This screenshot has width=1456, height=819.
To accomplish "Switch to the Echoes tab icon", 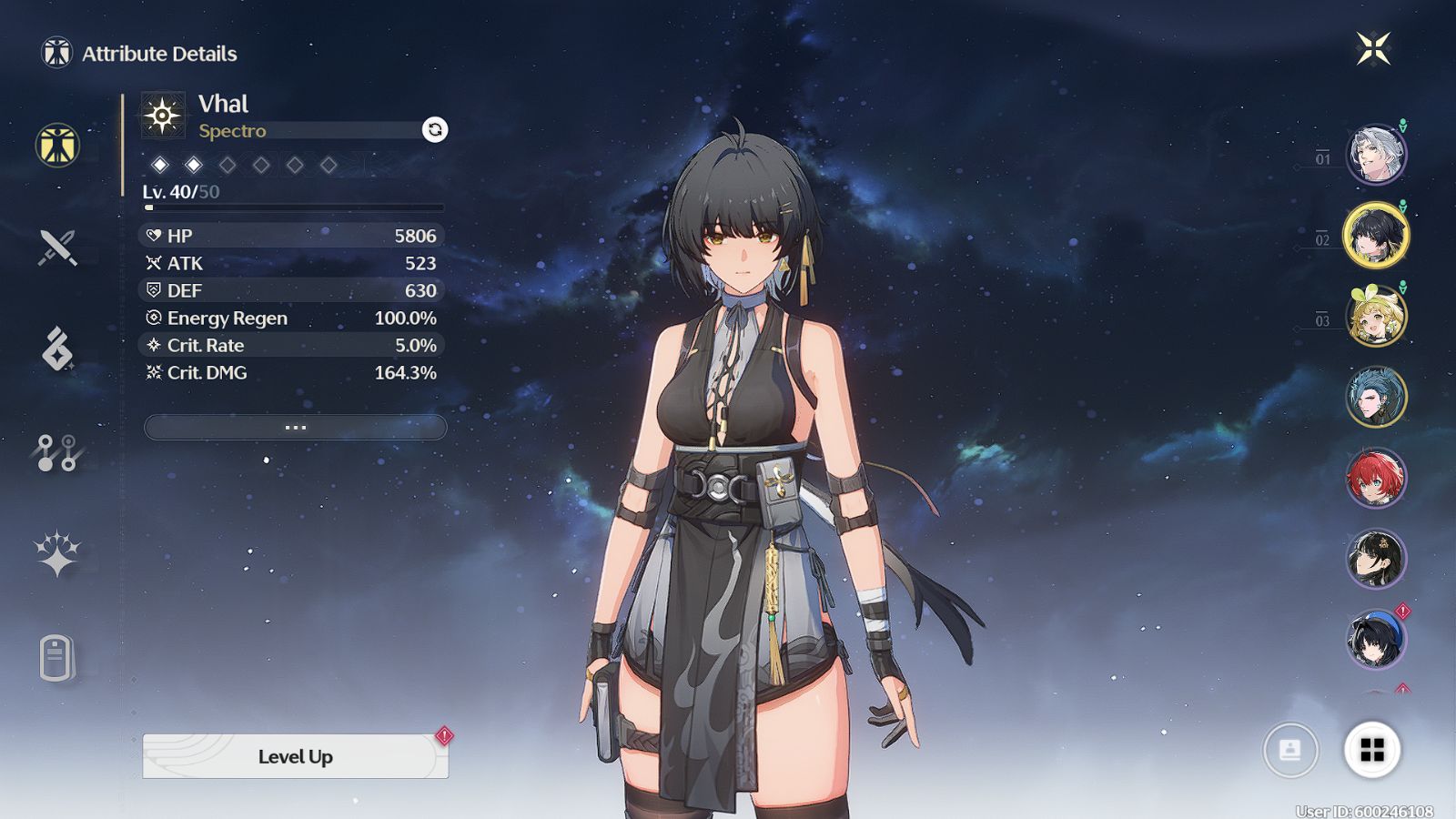I will pyautogui.click(x=57, y=349).
